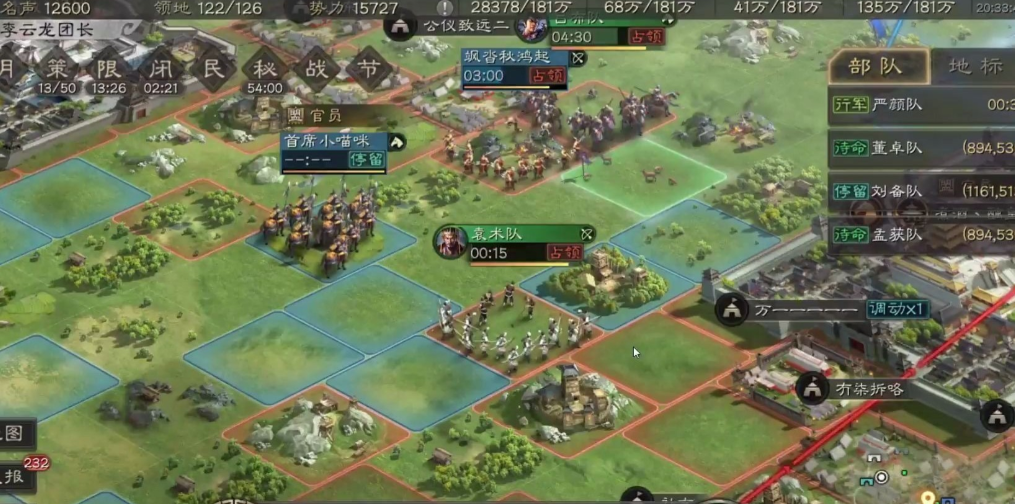Open the 限 limited-time event icon

click(x=109, y=70)
